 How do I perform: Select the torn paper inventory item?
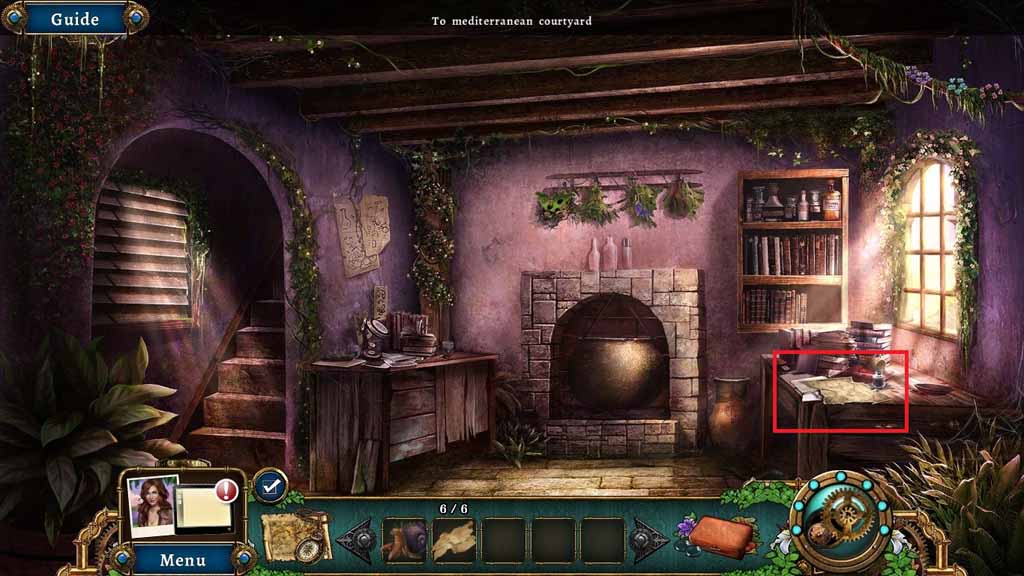click(x=455, y=539)
